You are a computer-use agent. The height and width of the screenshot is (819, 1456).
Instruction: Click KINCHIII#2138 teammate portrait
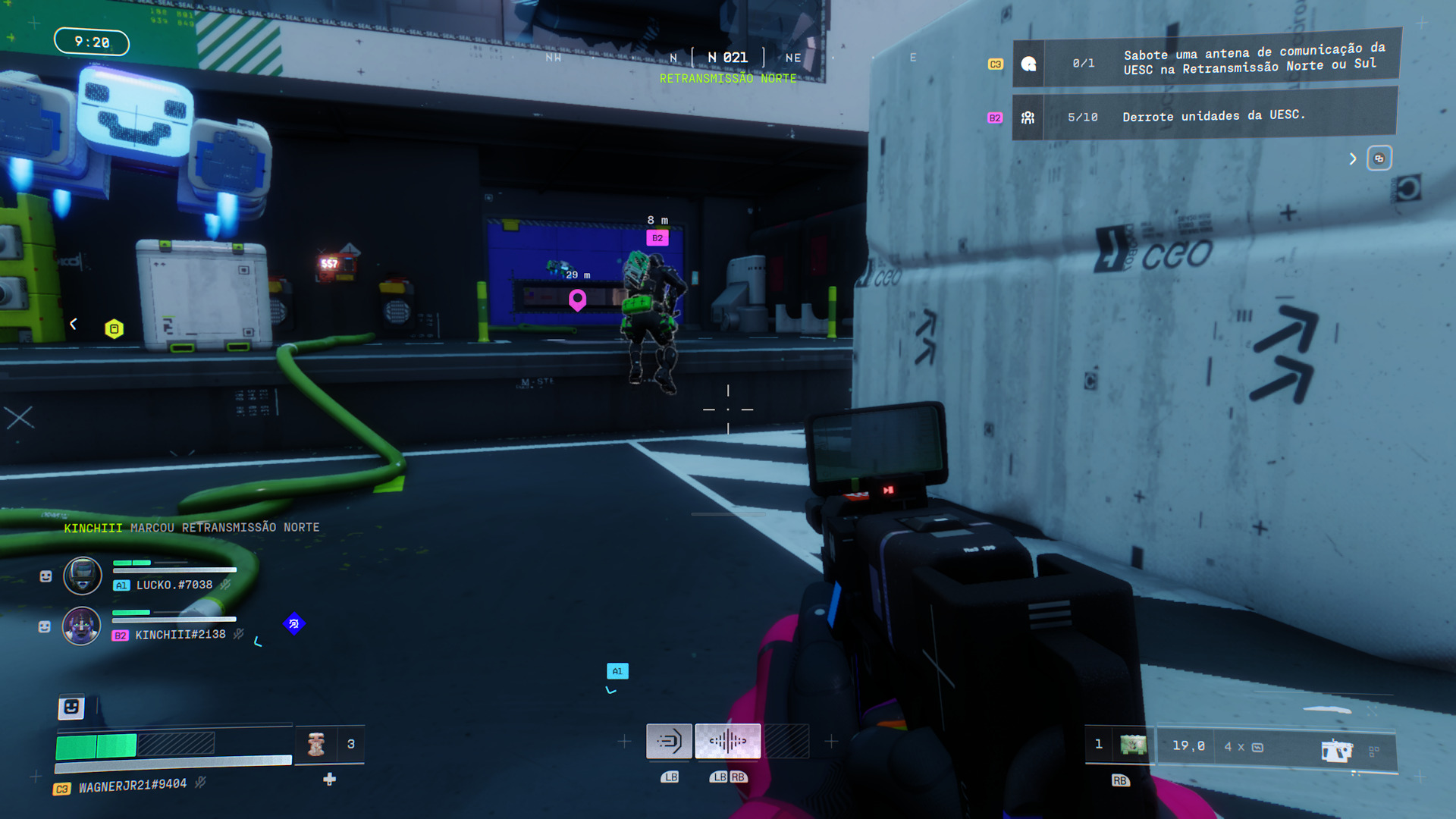81,626
